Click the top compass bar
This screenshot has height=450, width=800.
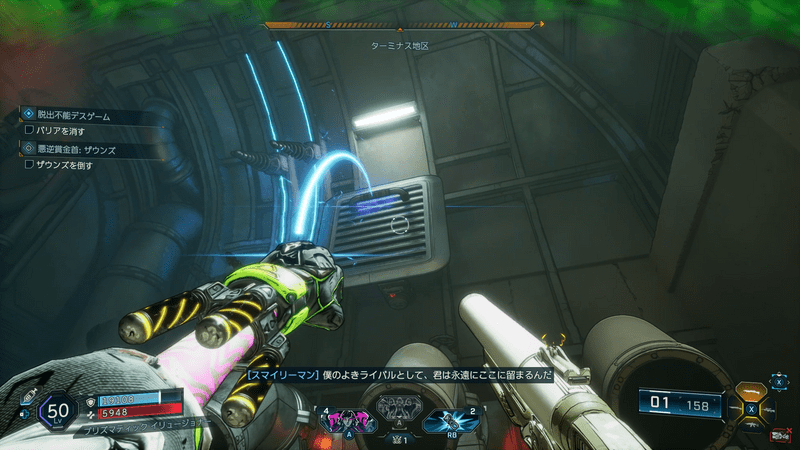[x=400, y=25]
